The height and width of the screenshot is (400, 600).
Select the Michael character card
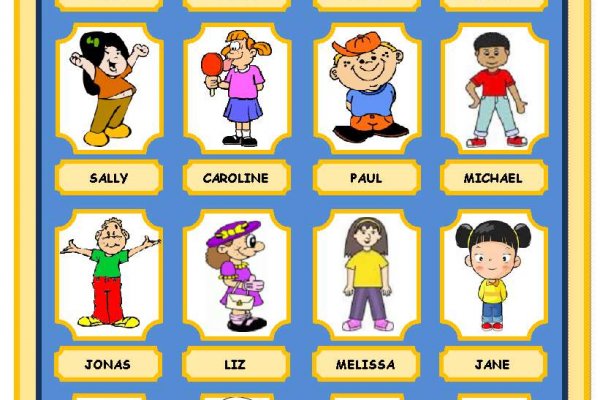click(493, 88)
